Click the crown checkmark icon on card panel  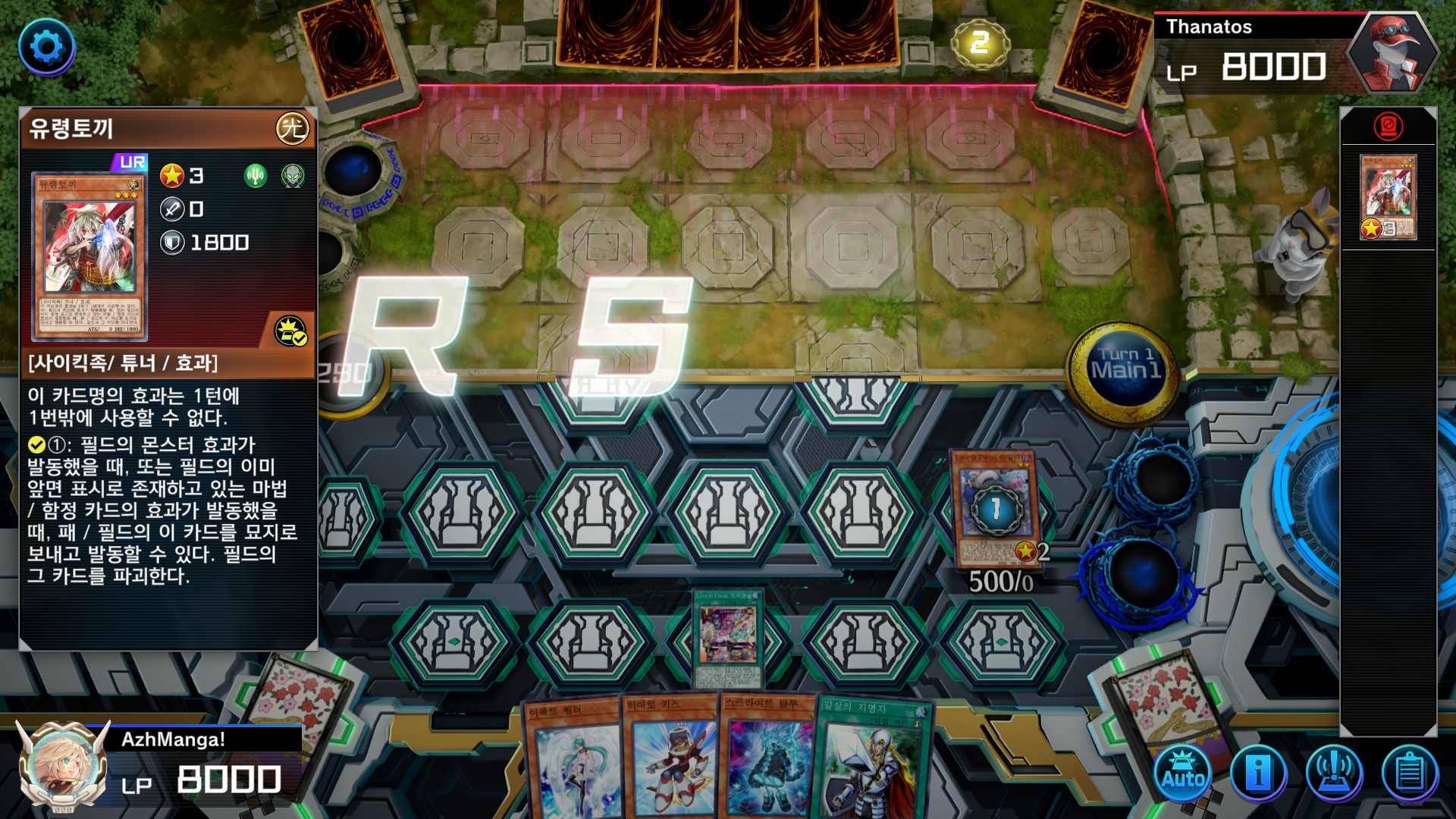[x=290, y=331]
